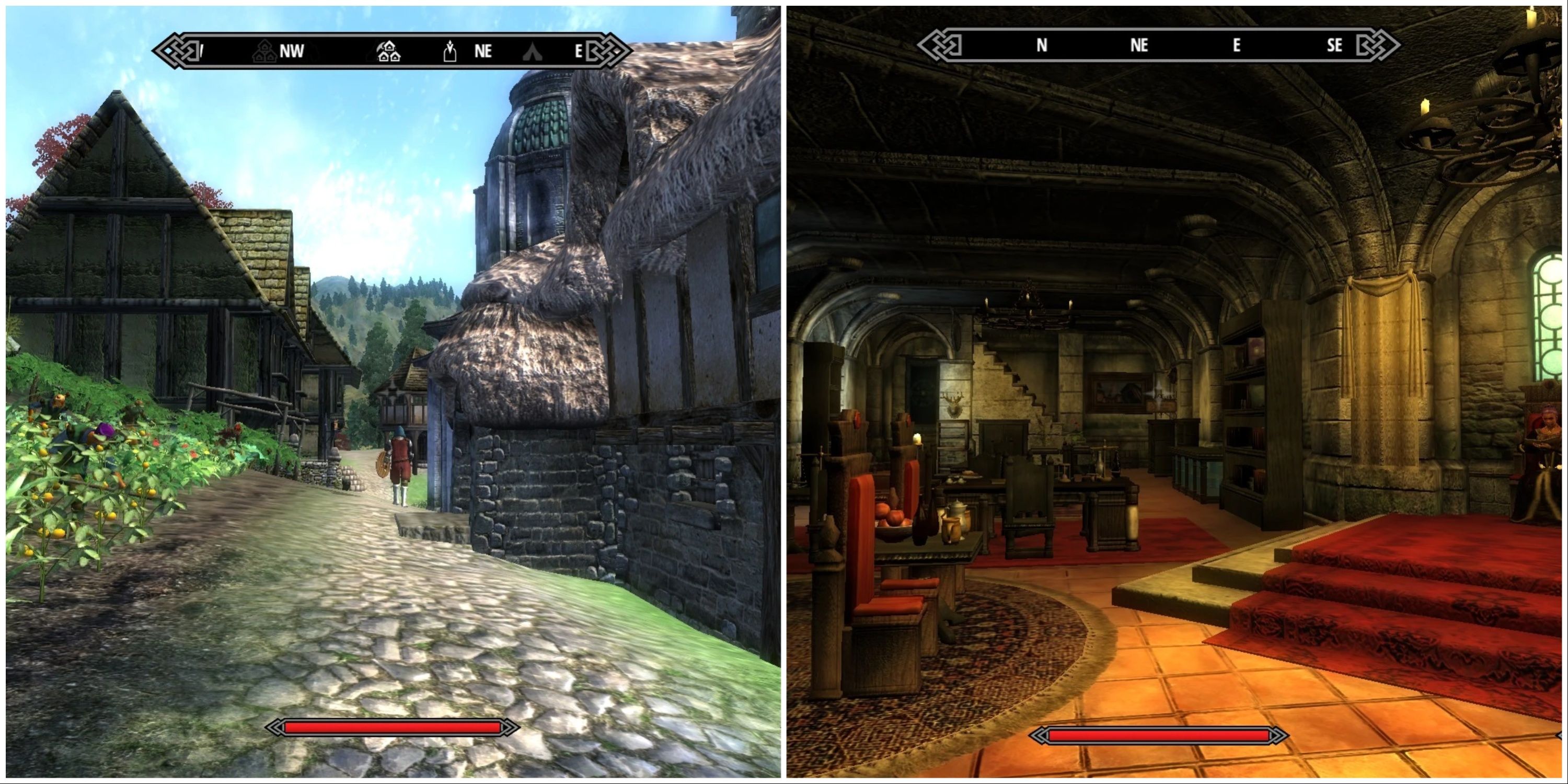The image size is (1568, 784).
Task: Select the E label on right compass bar
Action: pyautogui.click(x=1236, y=45)
